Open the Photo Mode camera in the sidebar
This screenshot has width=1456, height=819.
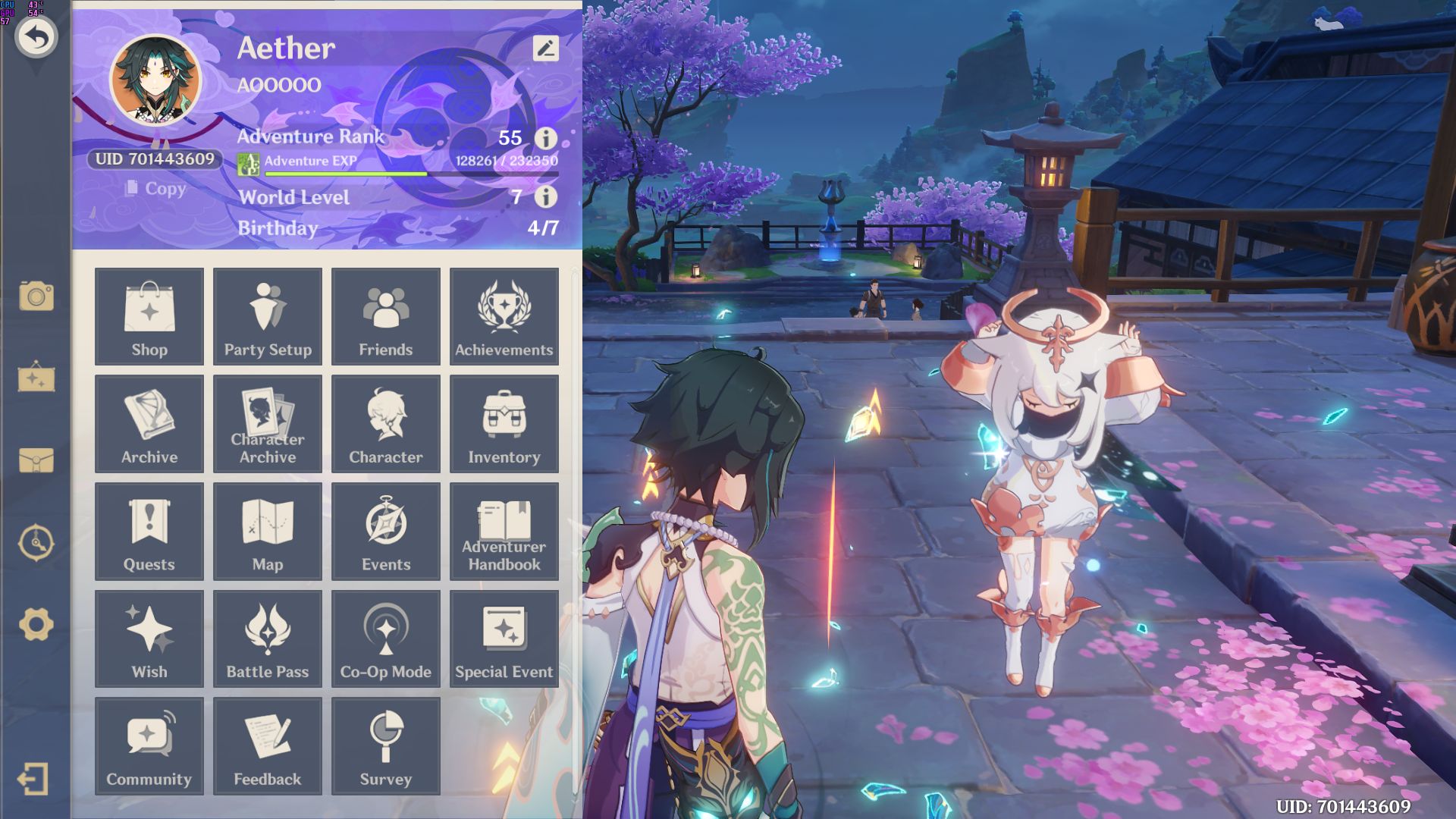pyautogui.click(x=36, y=297)
